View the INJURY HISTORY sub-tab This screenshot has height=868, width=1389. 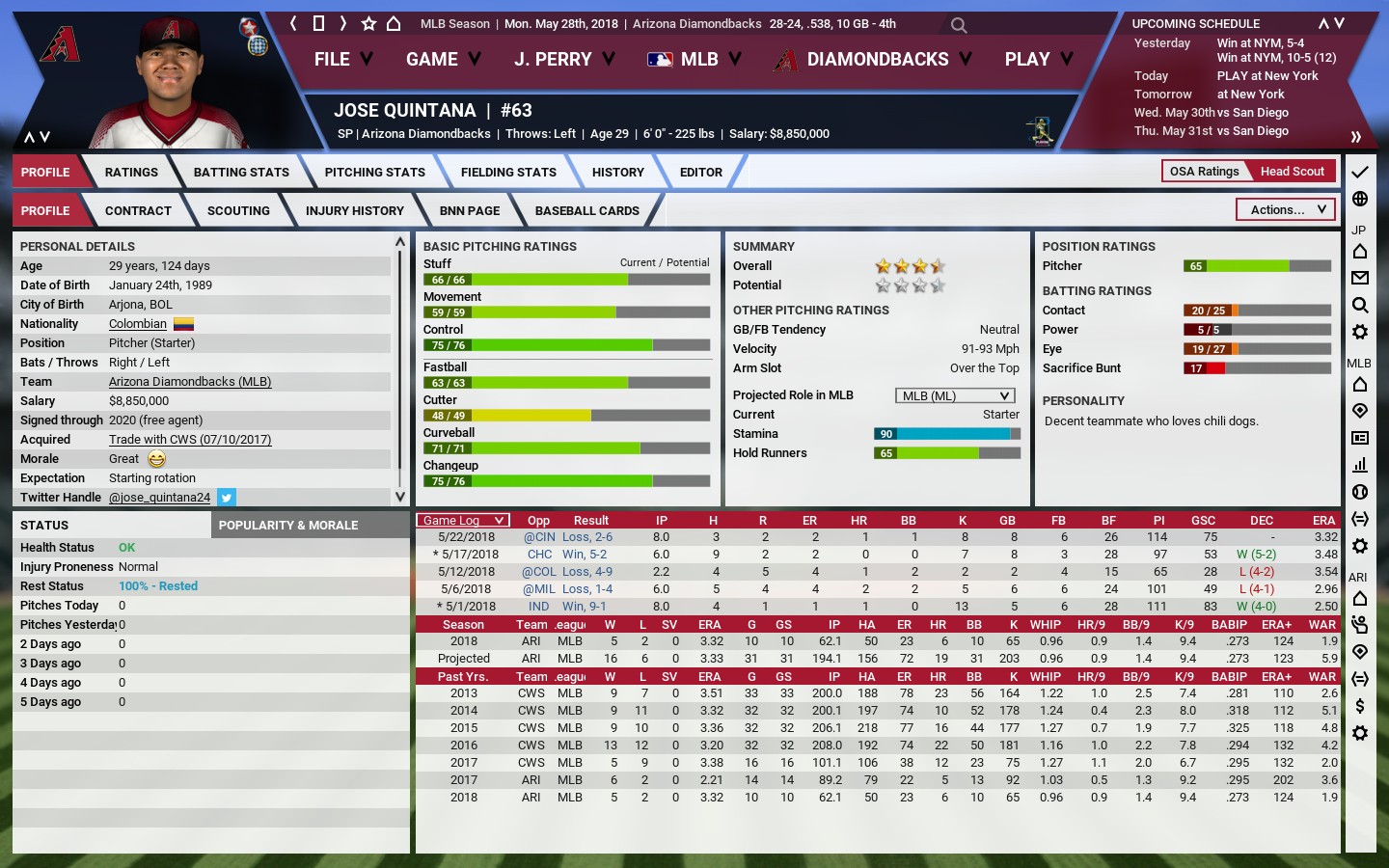354,211
